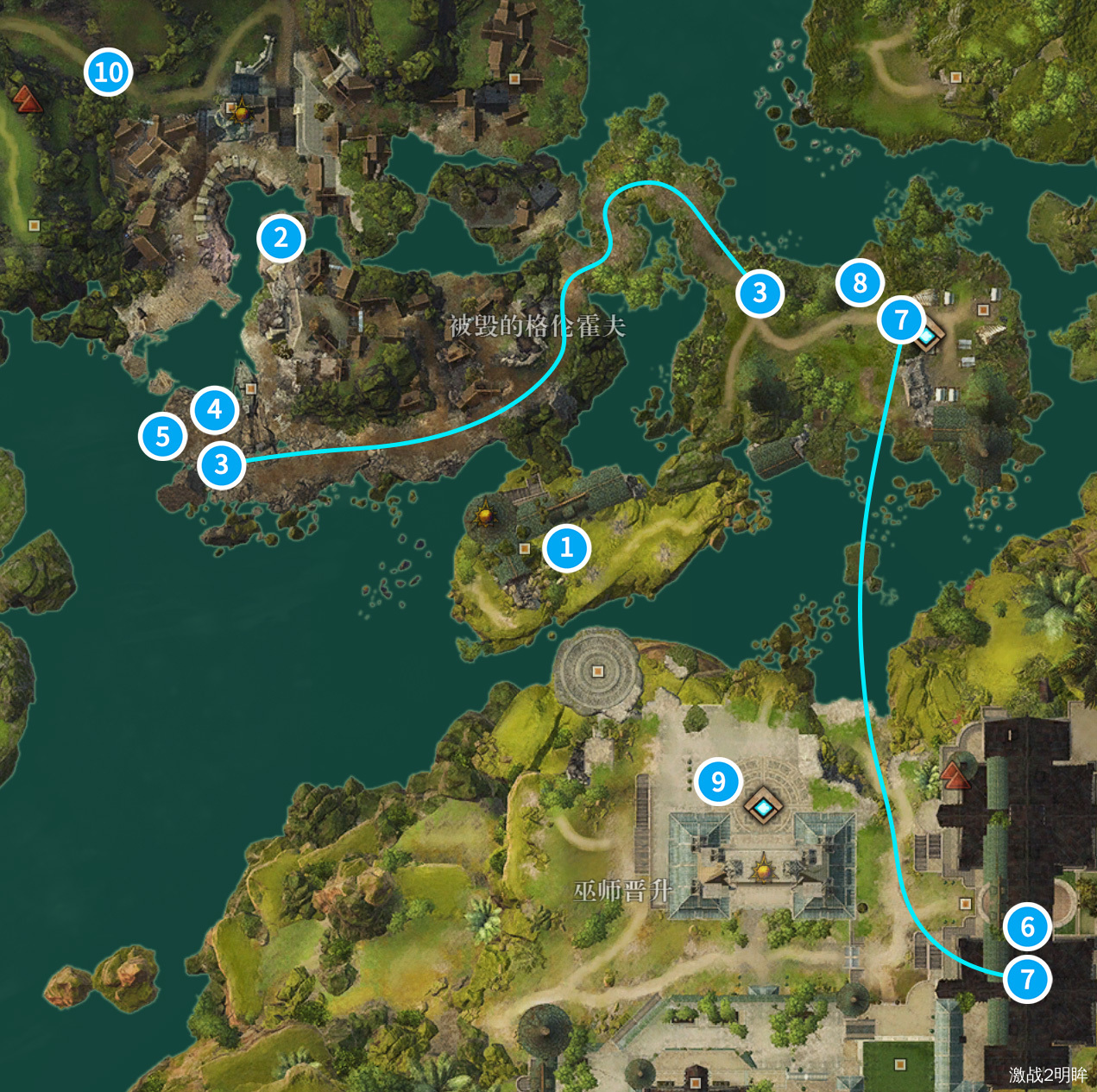The width and height of the screenshot is (1097, 1092).
Task: Click the blue marker numbered 2
Action: point(281,238)
